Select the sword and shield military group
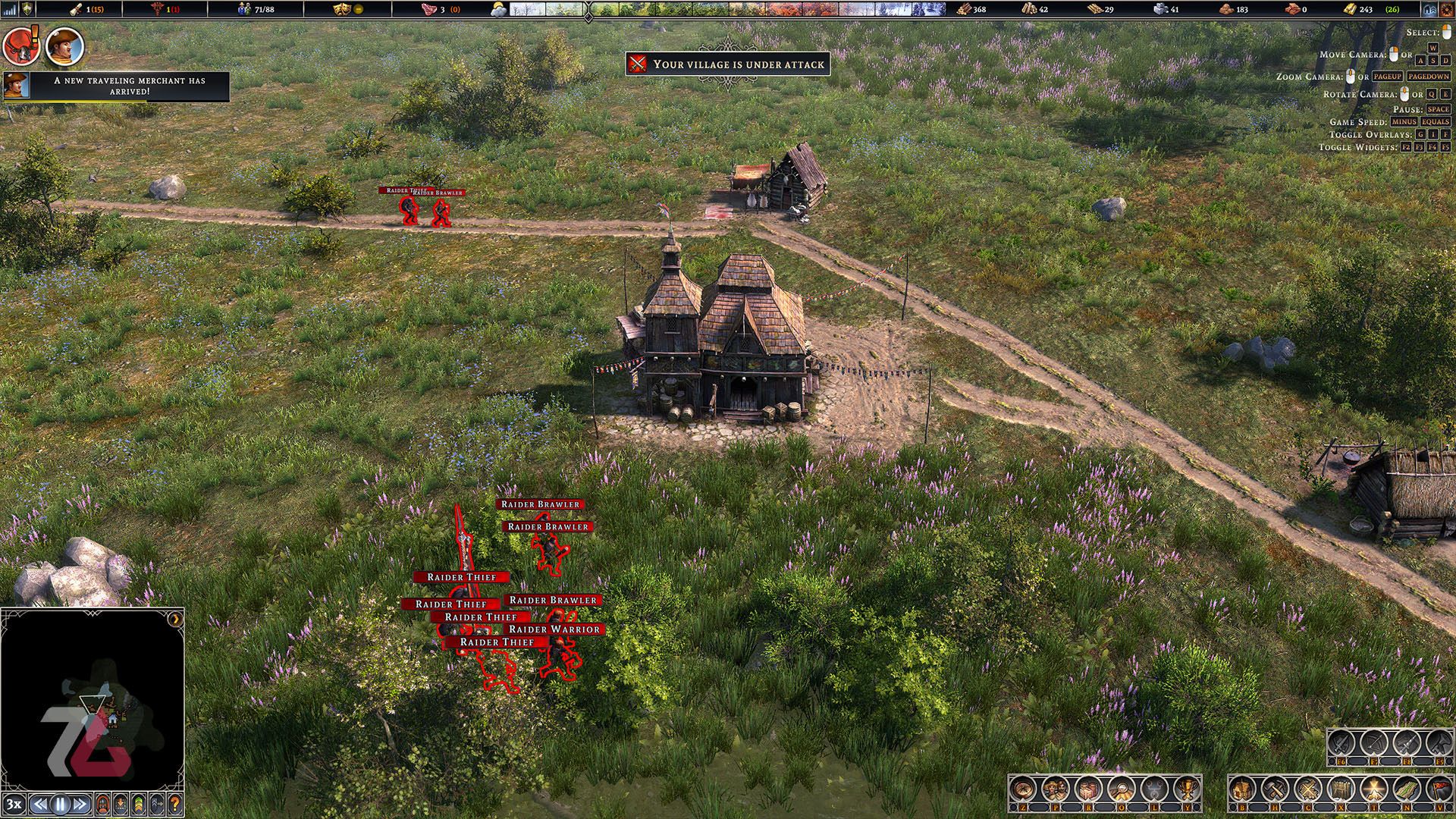Viewport: 1456px width, 819px height. [x=1342, y=742]
